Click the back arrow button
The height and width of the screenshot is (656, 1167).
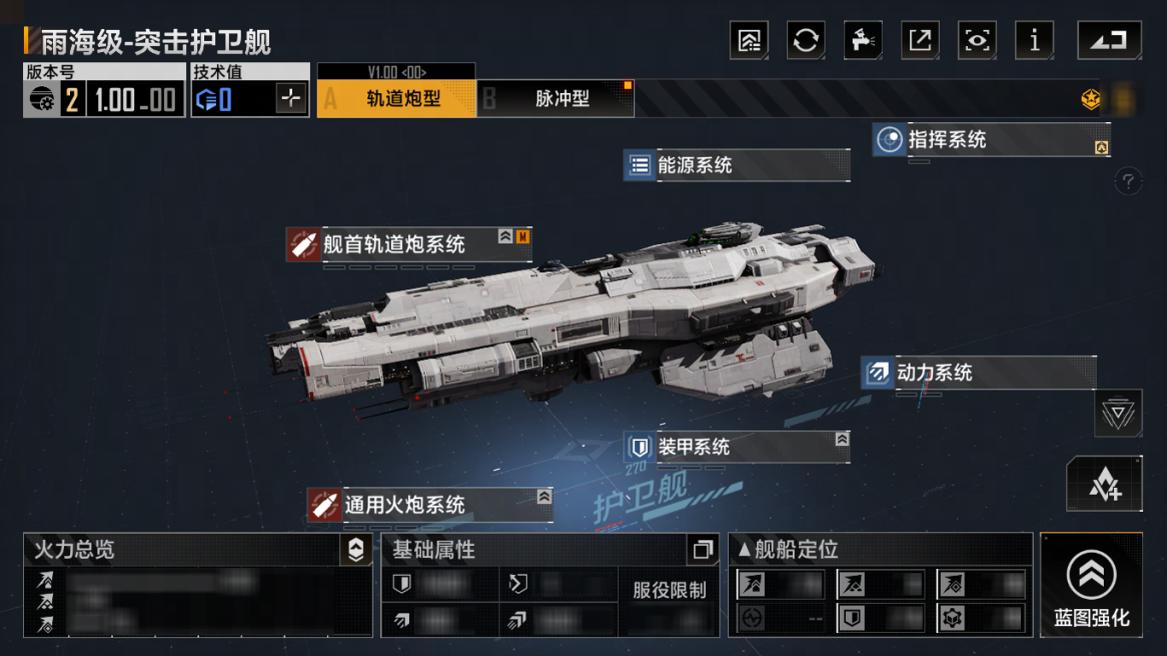click(1108, 40)
